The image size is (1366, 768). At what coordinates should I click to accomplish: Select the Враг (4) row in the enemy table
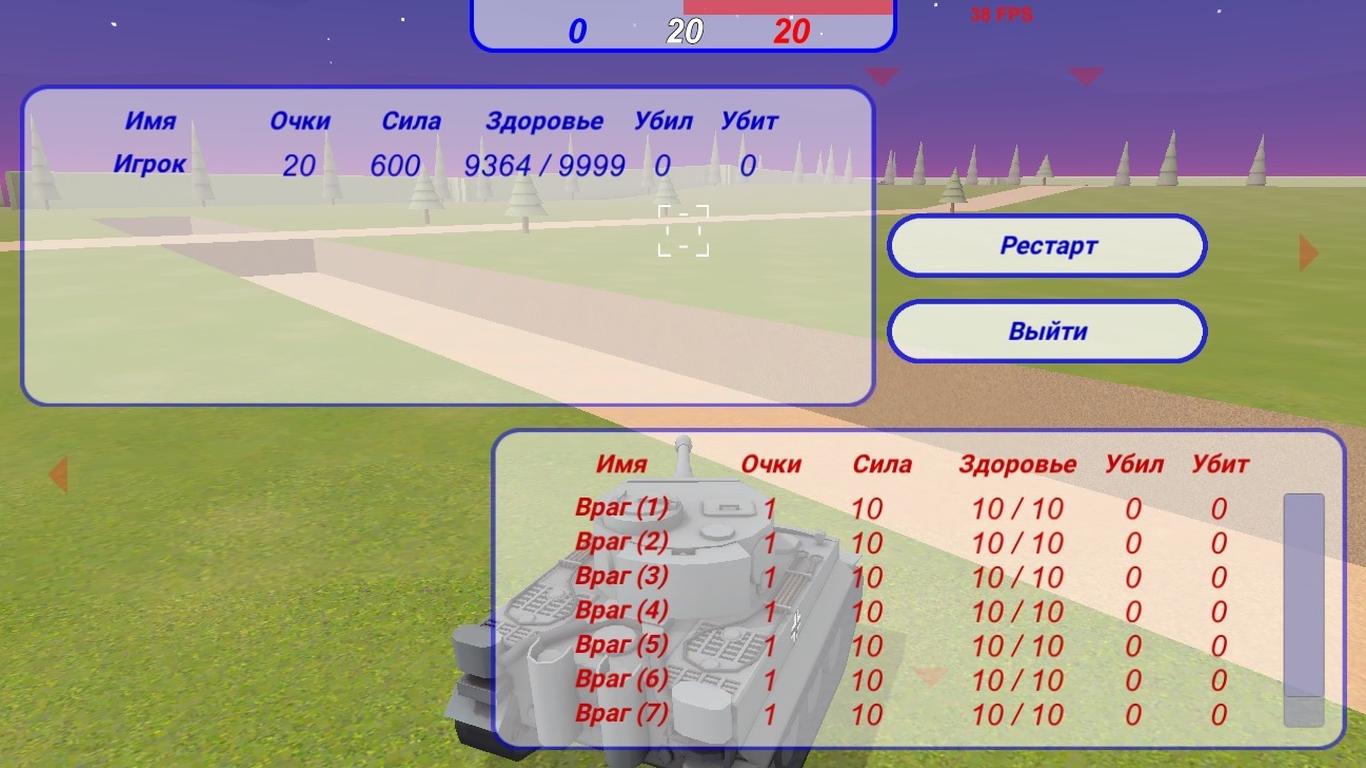(x=900, y=612)
